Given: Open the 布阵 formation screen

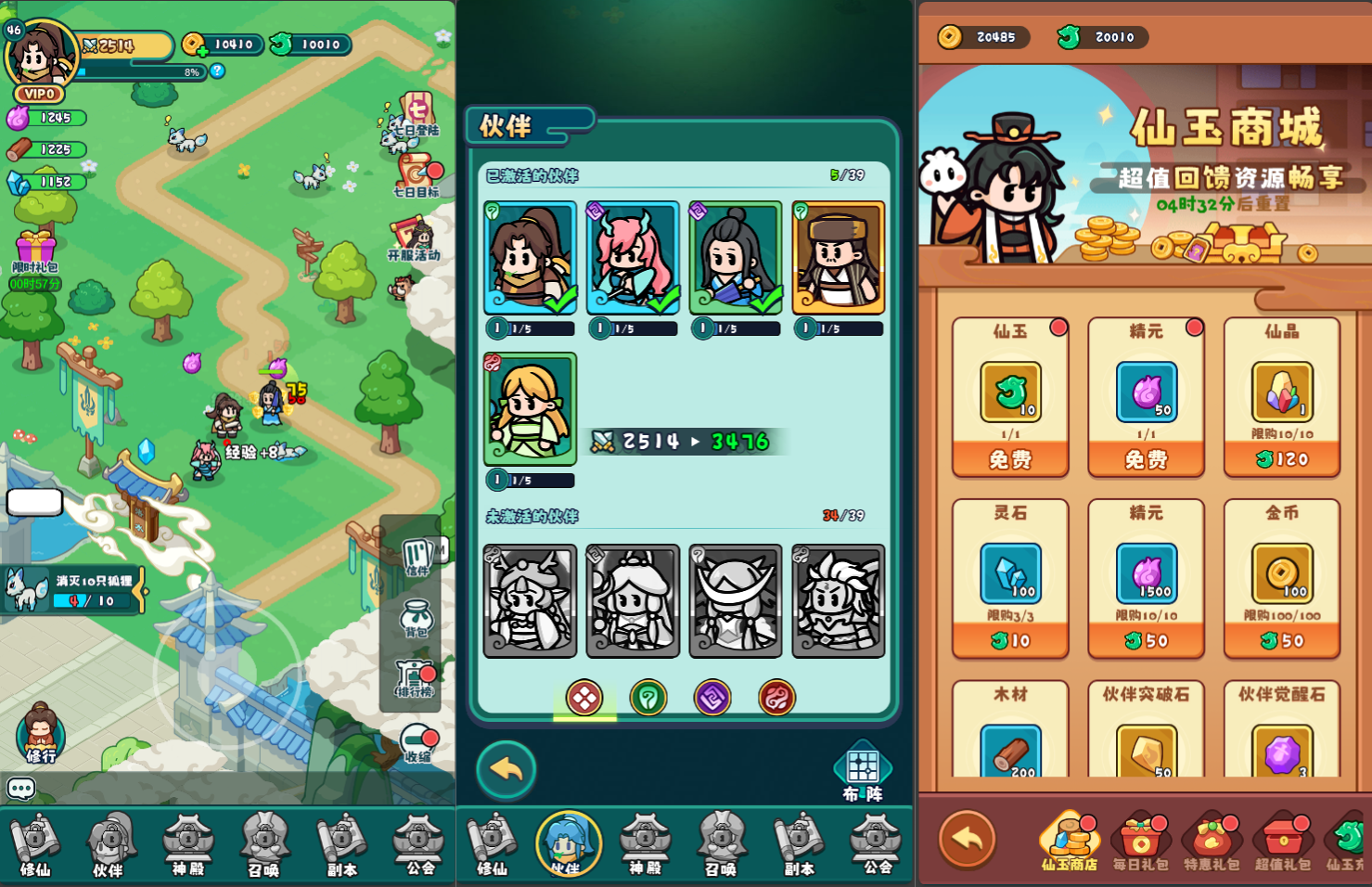Looking at the screenshot, I should 863,771.
